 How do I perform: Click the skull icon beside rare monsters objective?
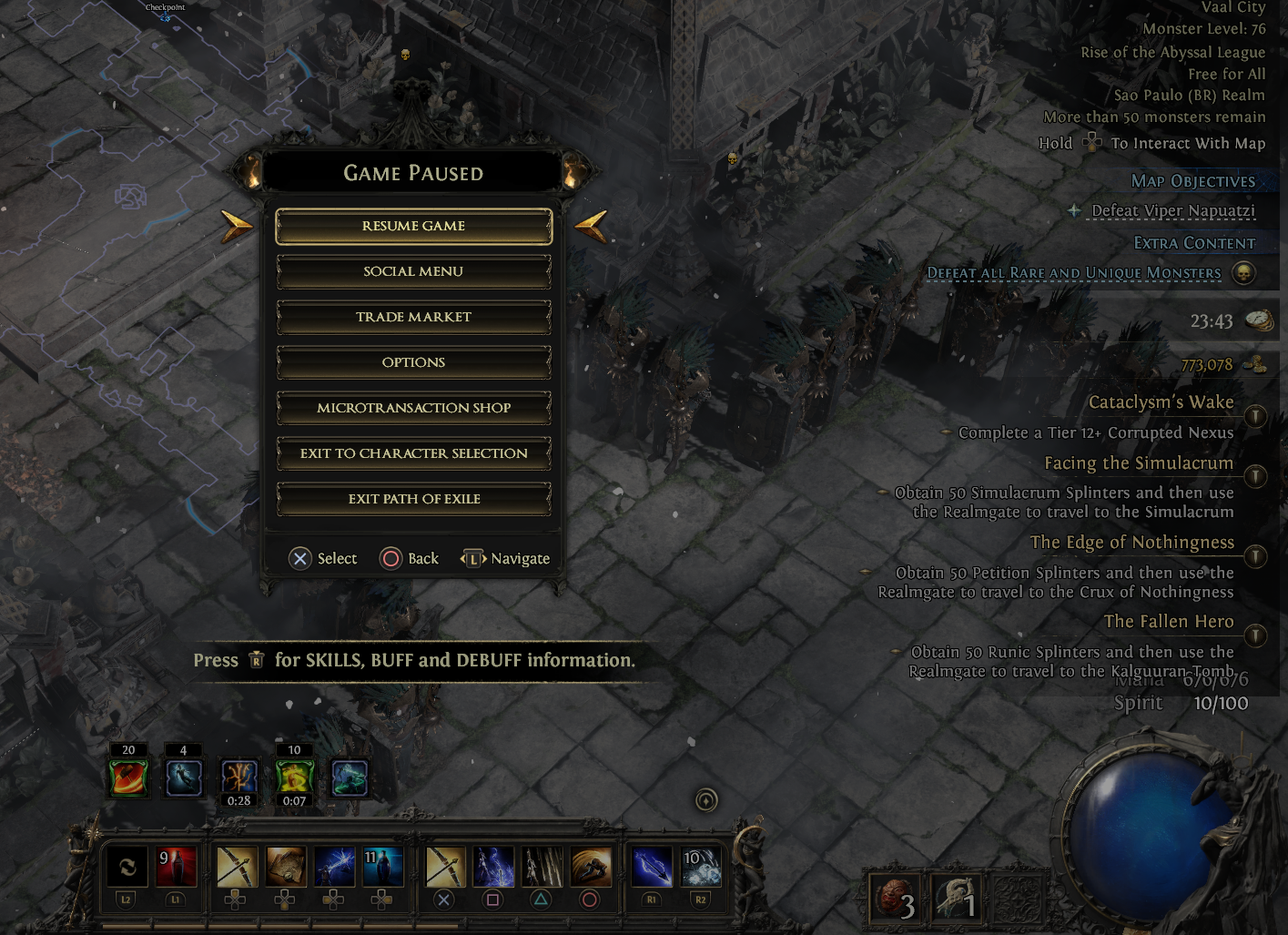(1243, 272)
